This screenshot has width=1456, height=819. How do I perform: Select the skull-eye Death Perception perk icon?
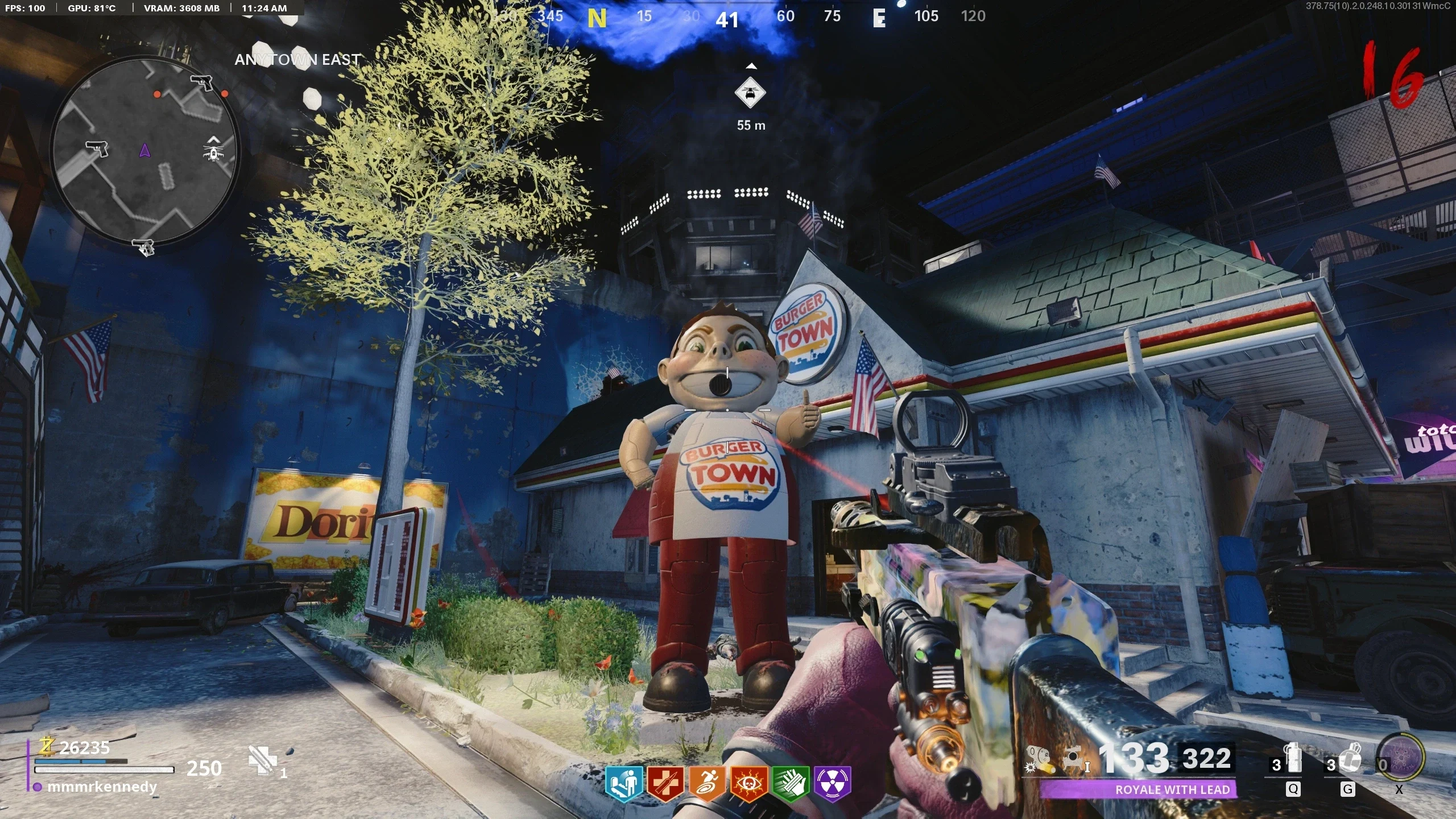click(x=748, y=783)
